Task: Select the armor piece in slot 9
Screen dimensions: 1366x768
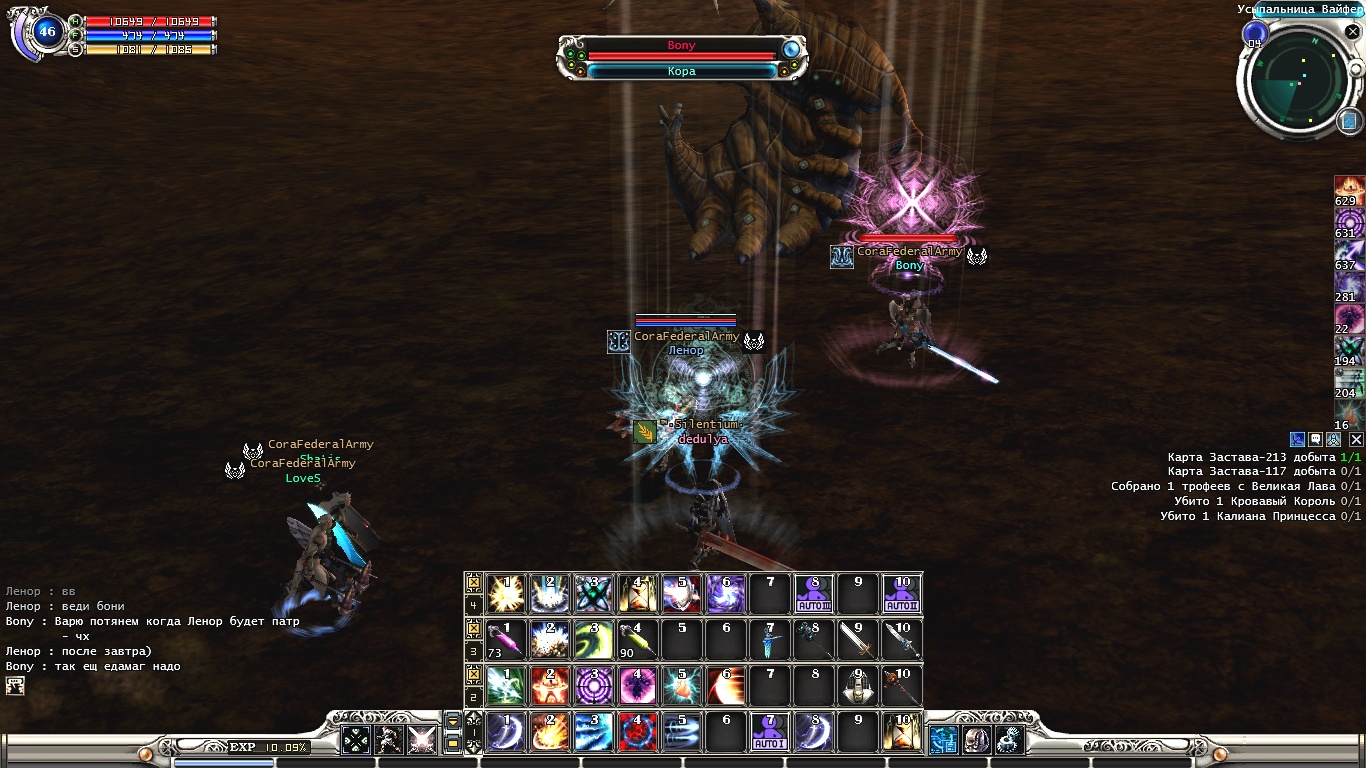Action: [856, 687]
